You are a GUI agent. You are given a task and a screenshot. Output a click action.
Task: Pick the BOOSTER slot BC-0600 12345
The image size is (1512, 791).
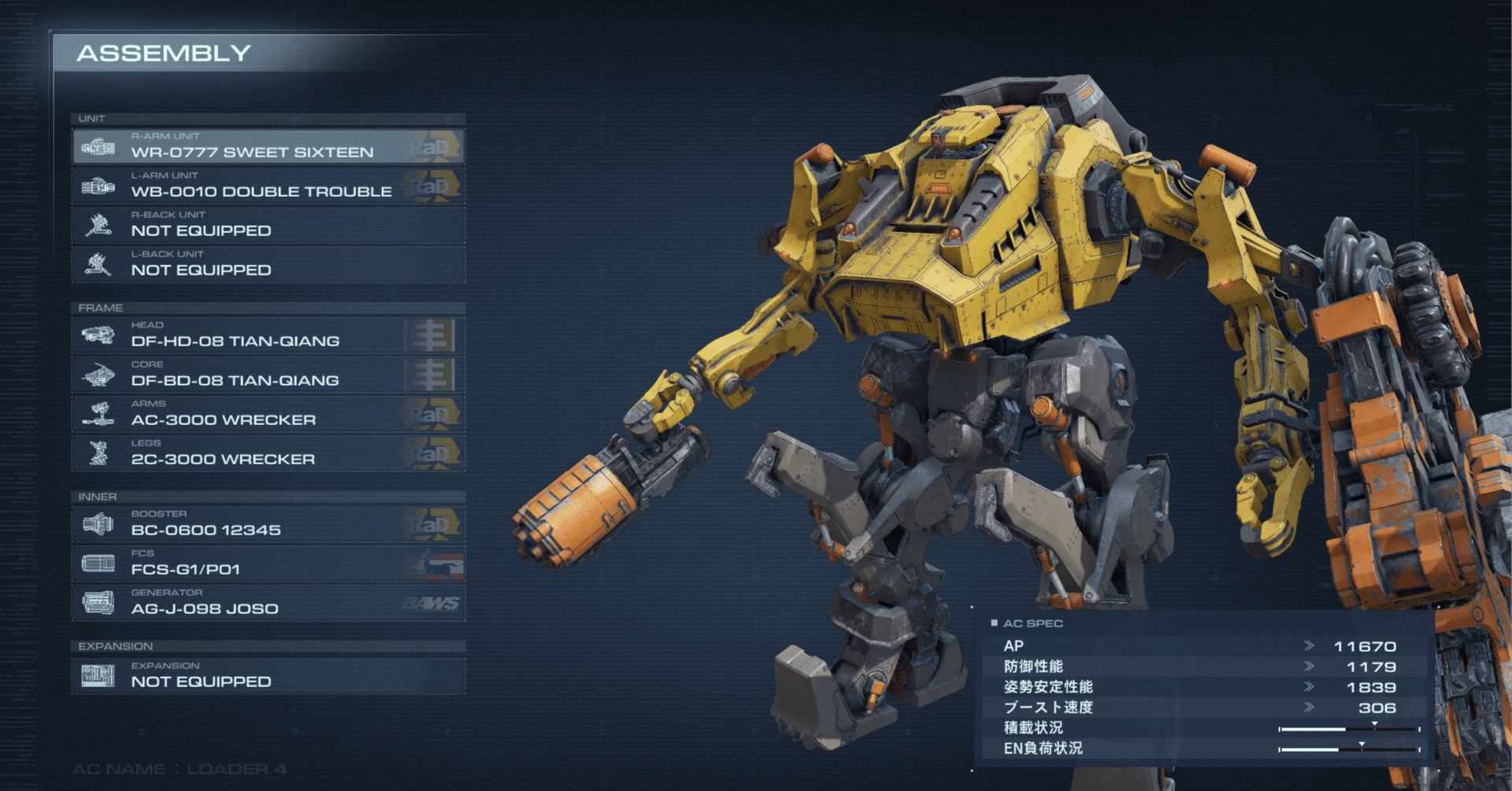click(268, 524)
